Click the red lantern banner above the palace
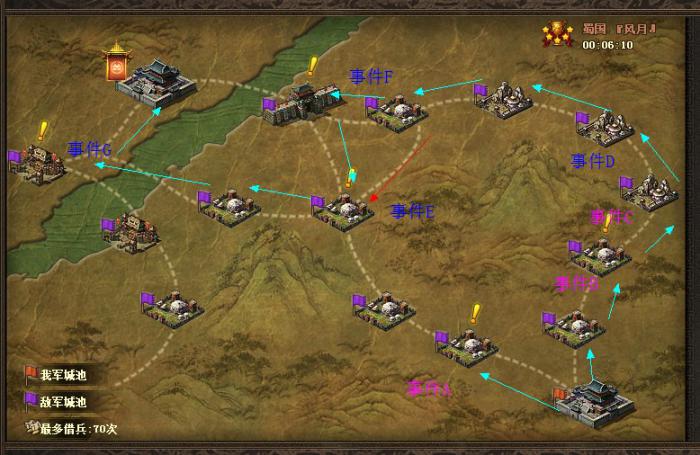 point(121,62)
